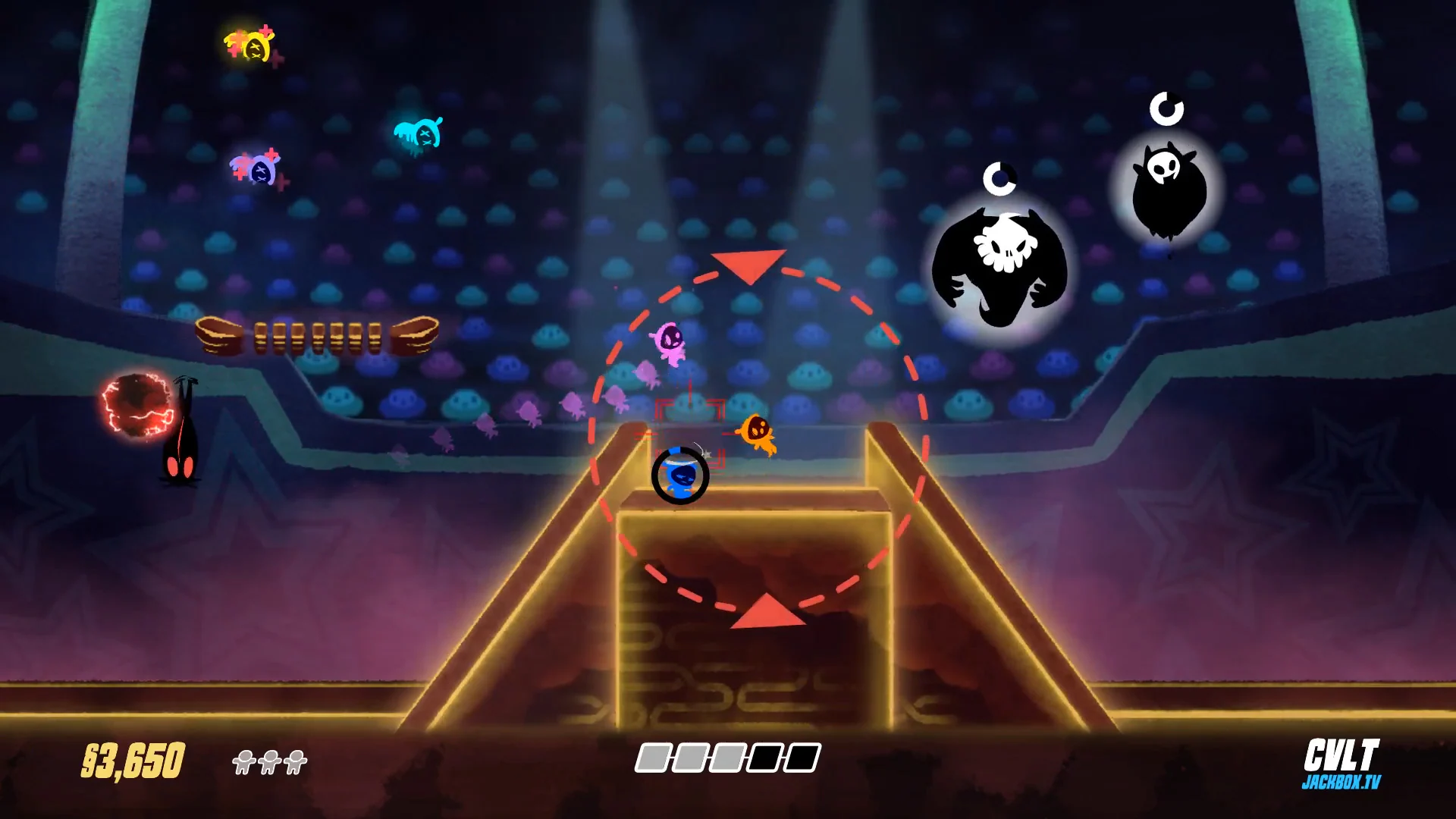The height and width of the screenshot is (819, 1456).
Task: Click the pink flying creature inside the dashed circle
Action: point(670,340)
